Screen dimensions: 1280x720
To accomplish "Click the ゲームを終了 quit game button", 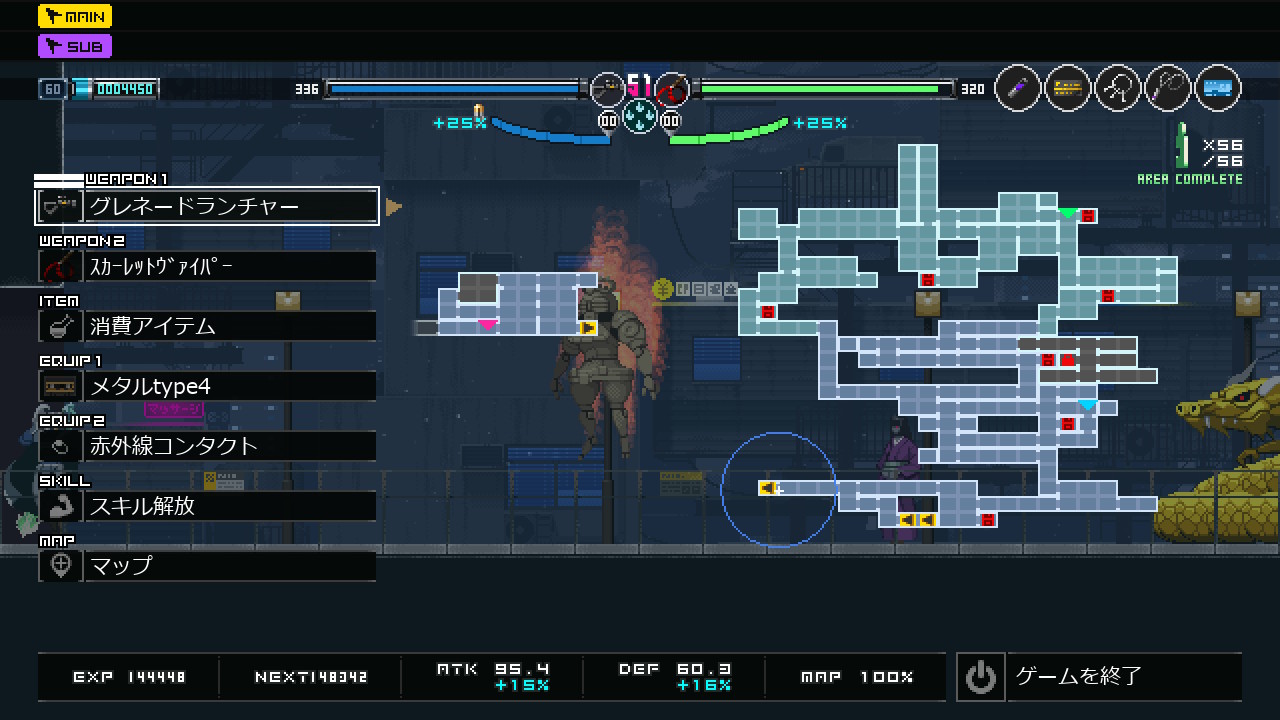I will click(1099, 677).
